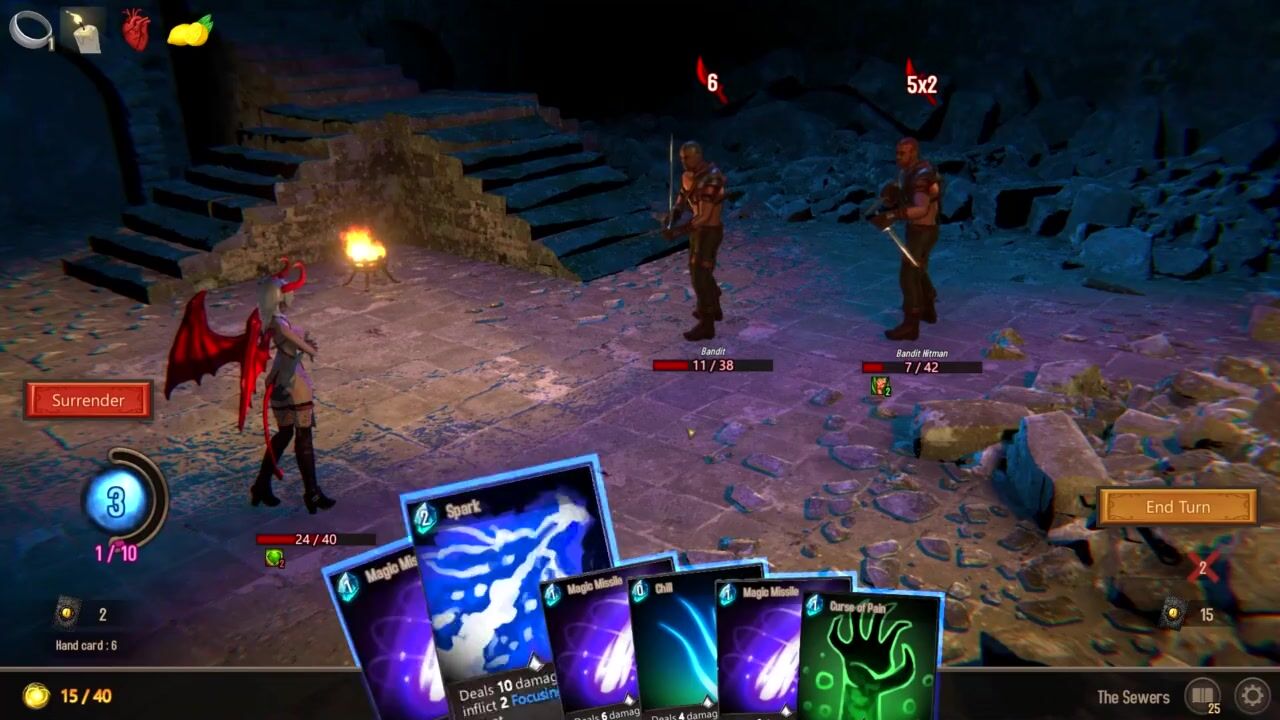1280x720 pixels.
Task: Inspect the candle relic icon
Action: (x=84, y=30)
